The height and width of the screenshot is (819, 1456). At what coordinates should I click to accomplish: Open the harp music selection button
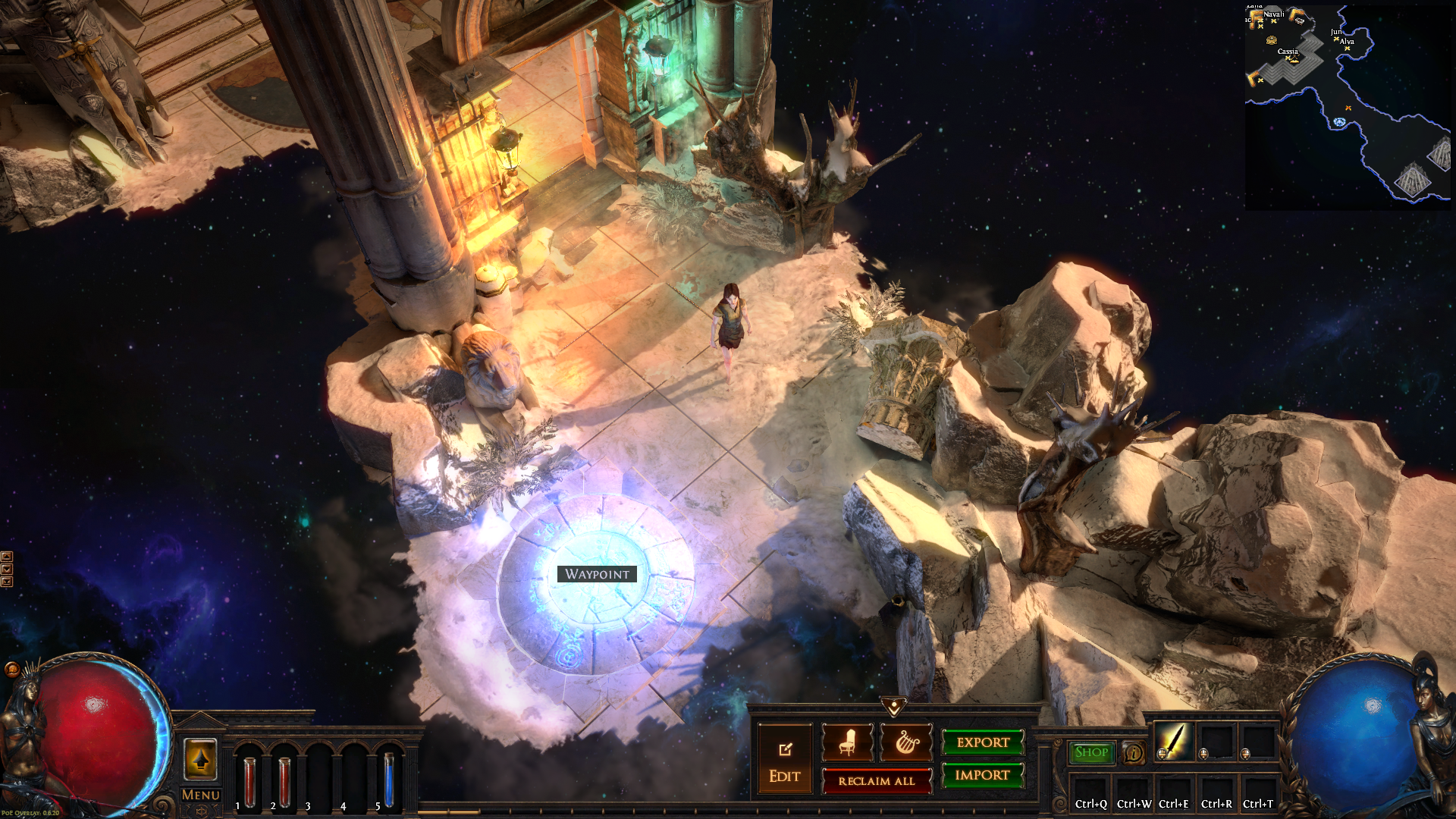906,742
